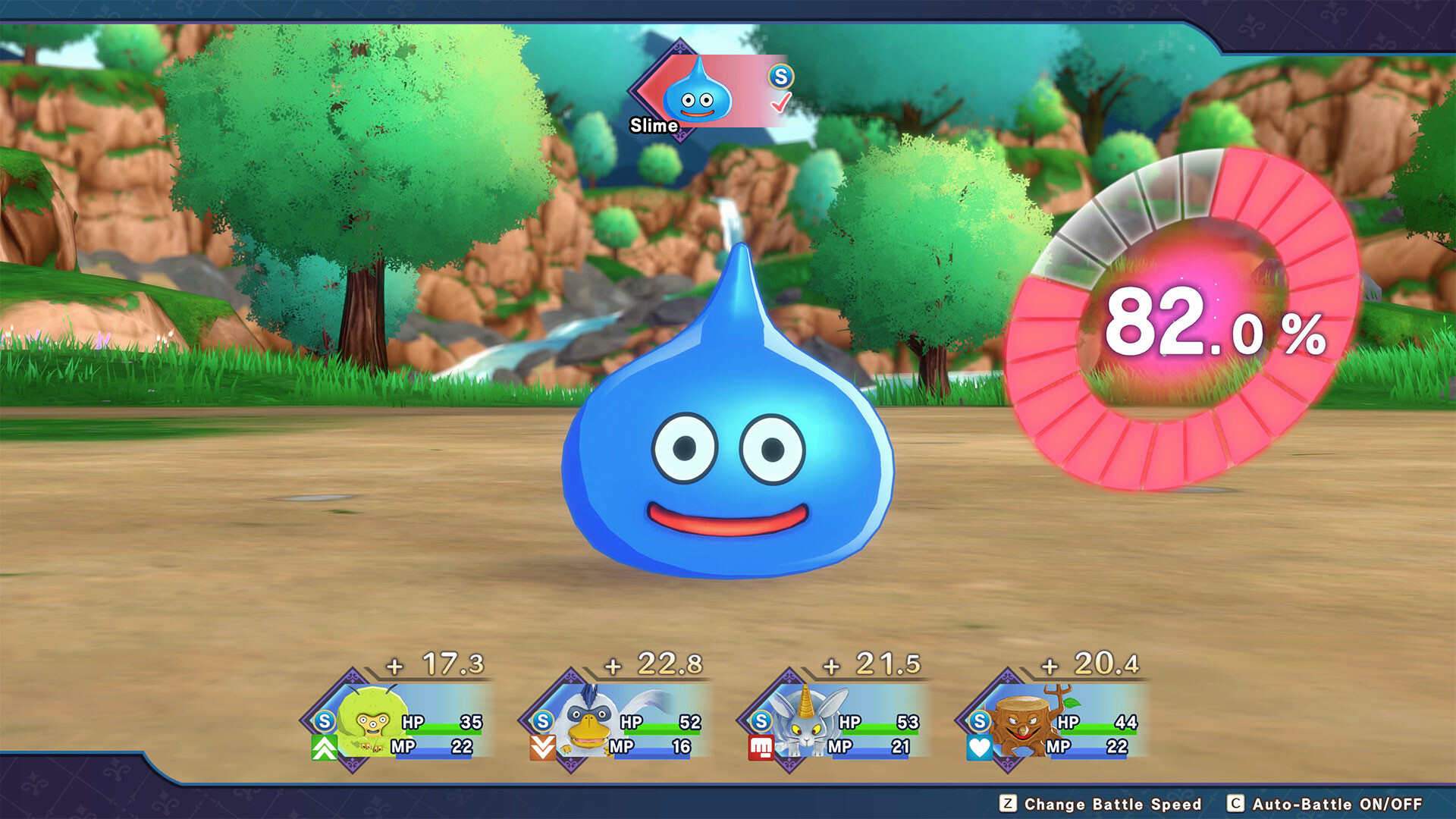This screenshot has height=819, width=1456.
Task: Click the Slime name label
Action: pos(654,125)
